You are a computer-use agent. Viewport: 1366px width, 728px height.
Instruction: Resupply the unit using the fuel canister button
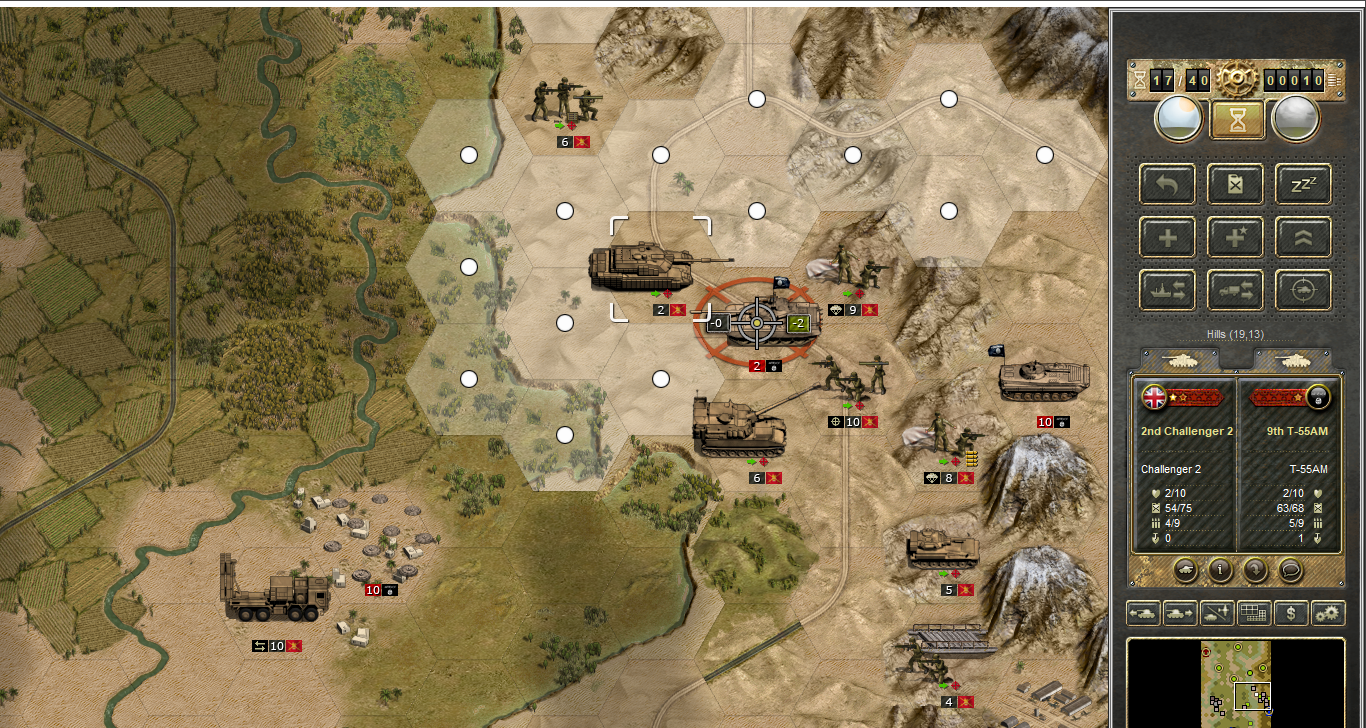[1236, 184]
